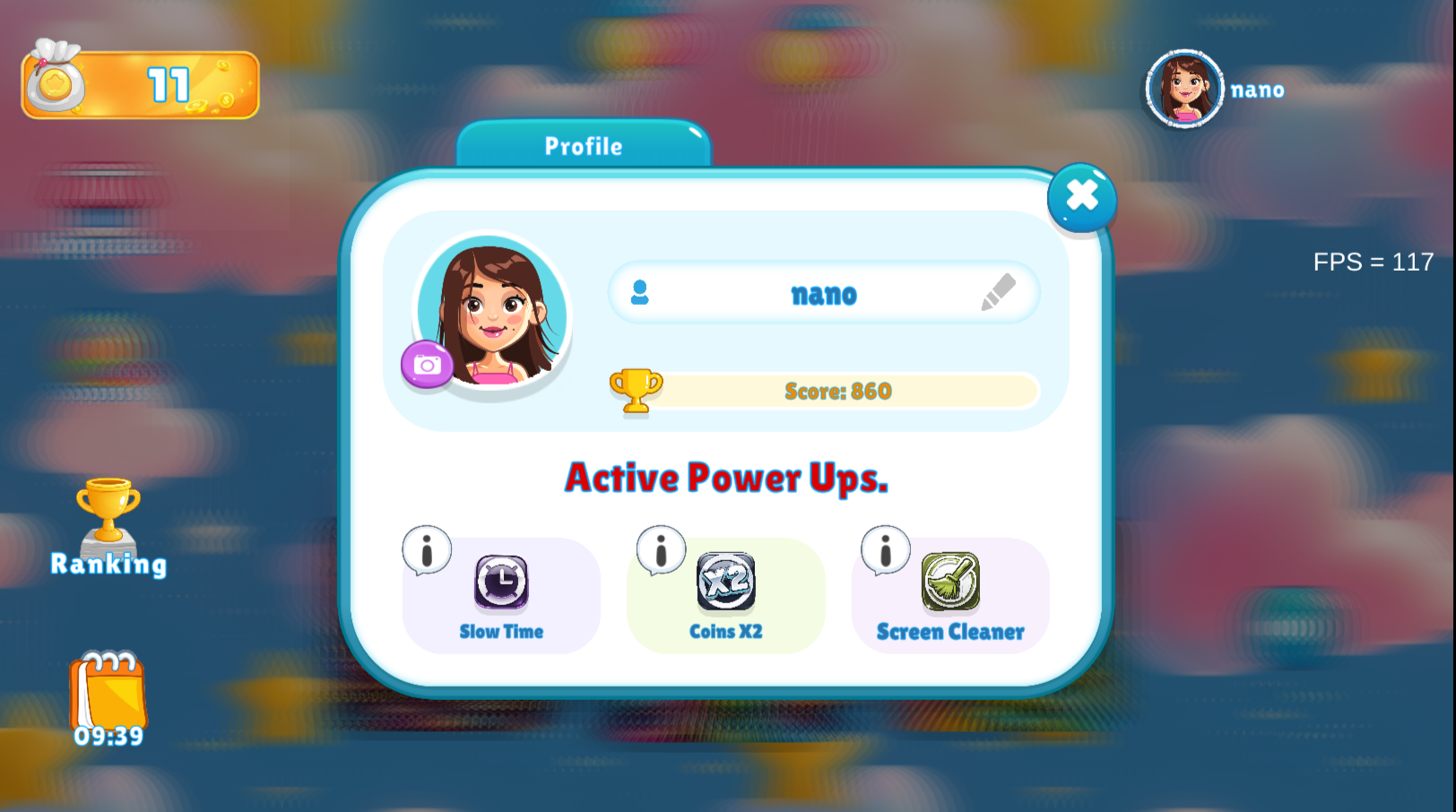Open the camera icon to change avatar

point(426,366)
